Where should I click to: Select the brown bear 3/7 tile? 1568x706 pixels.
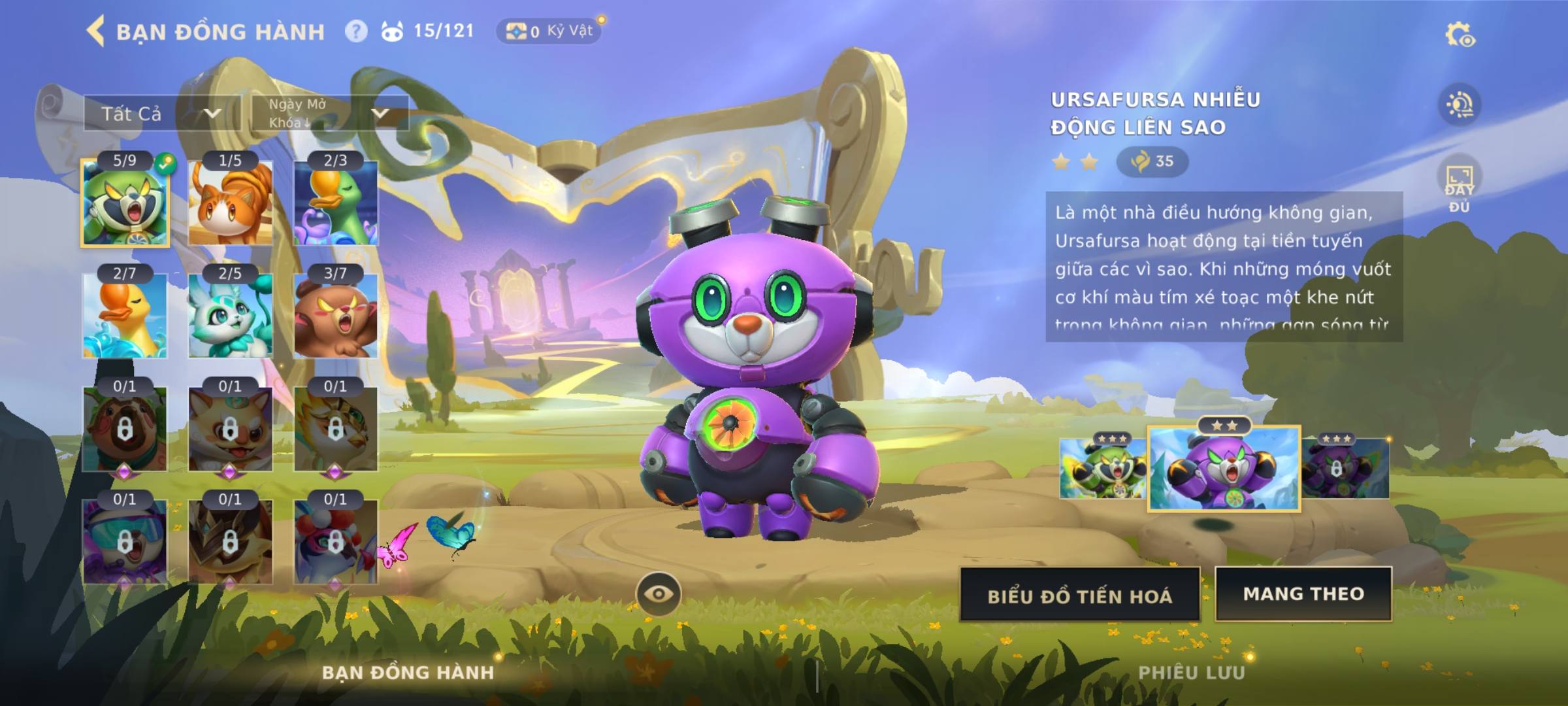tap(336, 316)
